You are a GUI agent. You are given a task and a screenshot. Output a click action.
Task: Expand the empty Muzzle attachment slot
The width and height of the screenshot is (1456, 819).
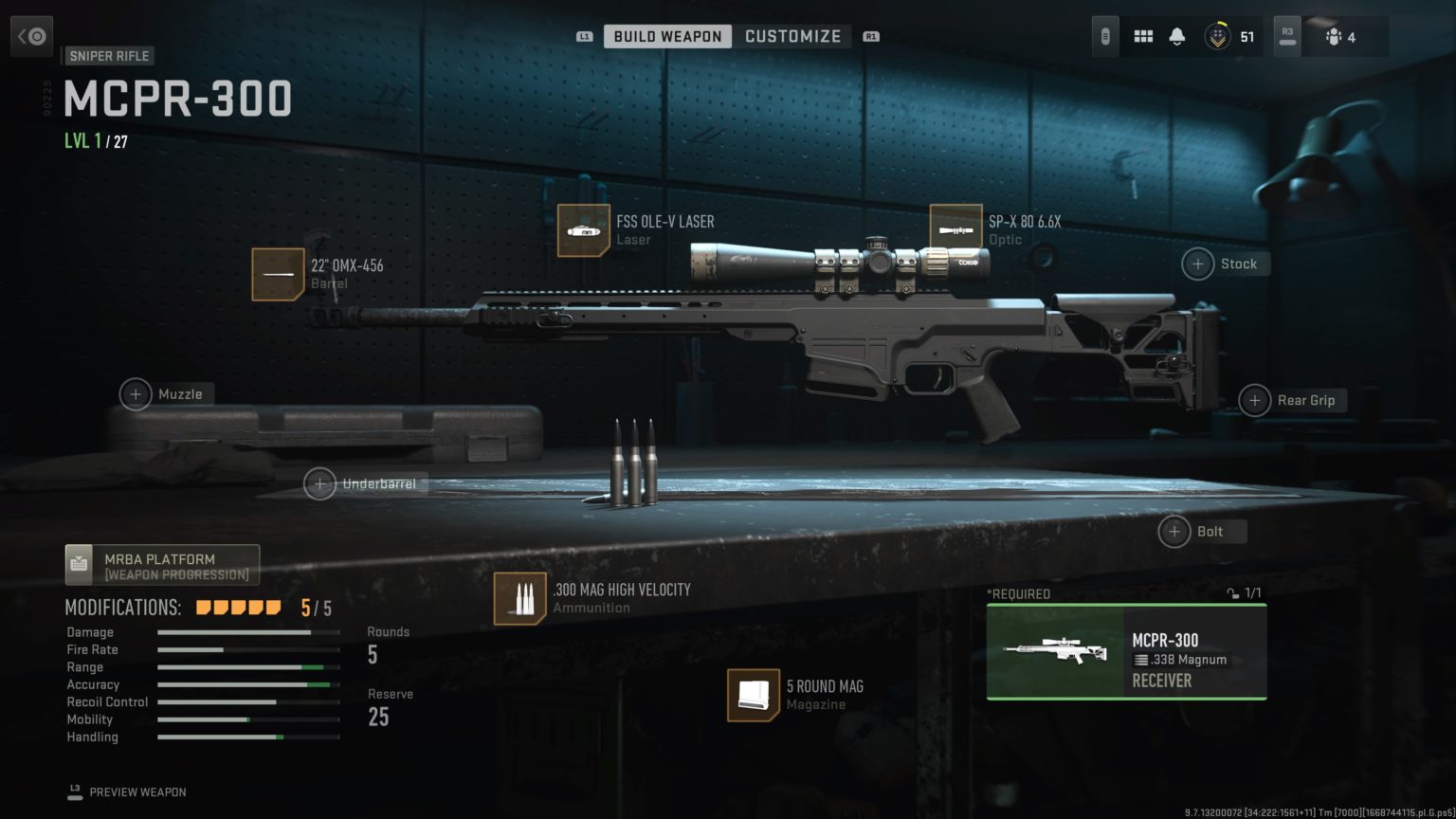[x=136, y=393]
